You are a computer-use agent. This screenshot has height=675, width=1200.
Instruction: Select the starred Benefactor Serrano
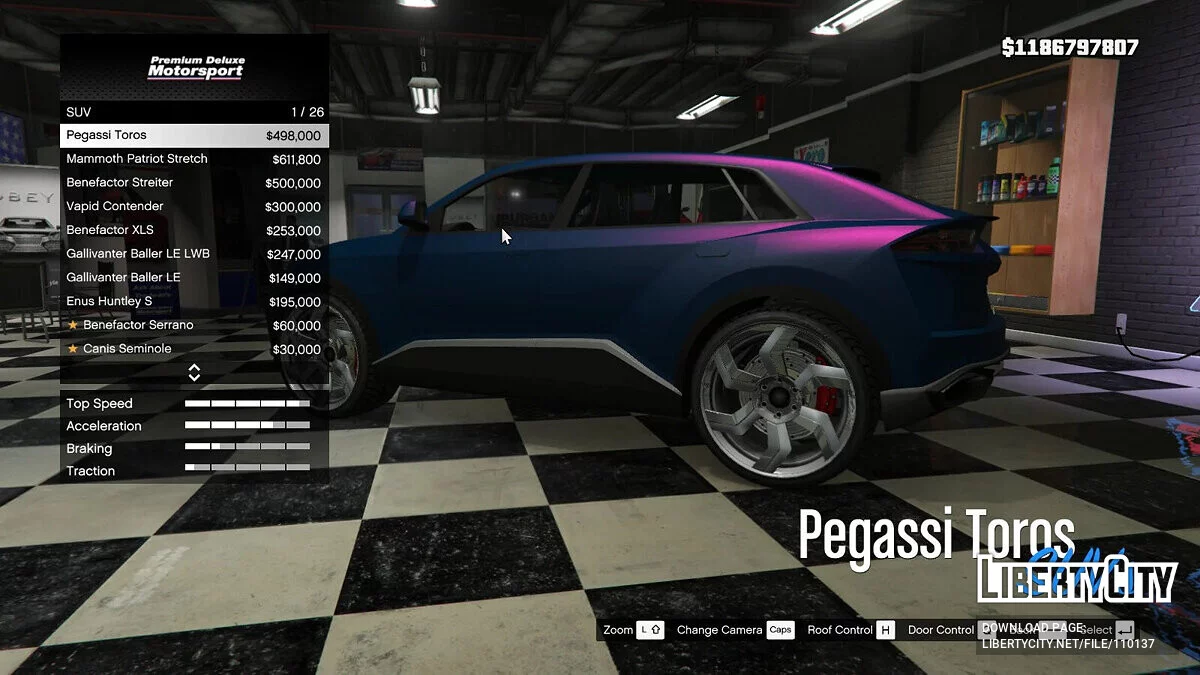pos(194,325)
